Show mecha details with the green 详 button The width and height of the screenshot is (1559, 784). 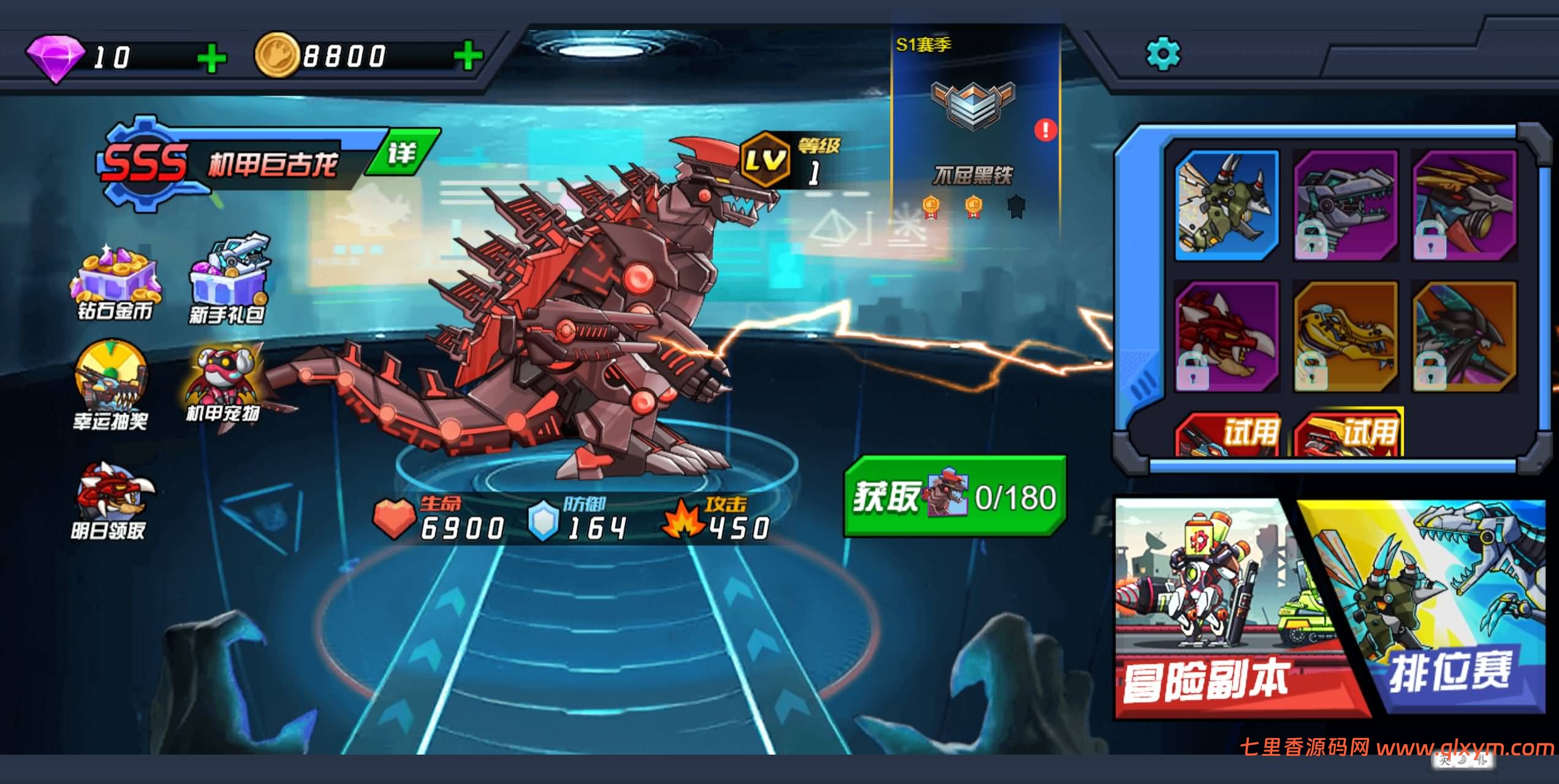tap(403, 153)
